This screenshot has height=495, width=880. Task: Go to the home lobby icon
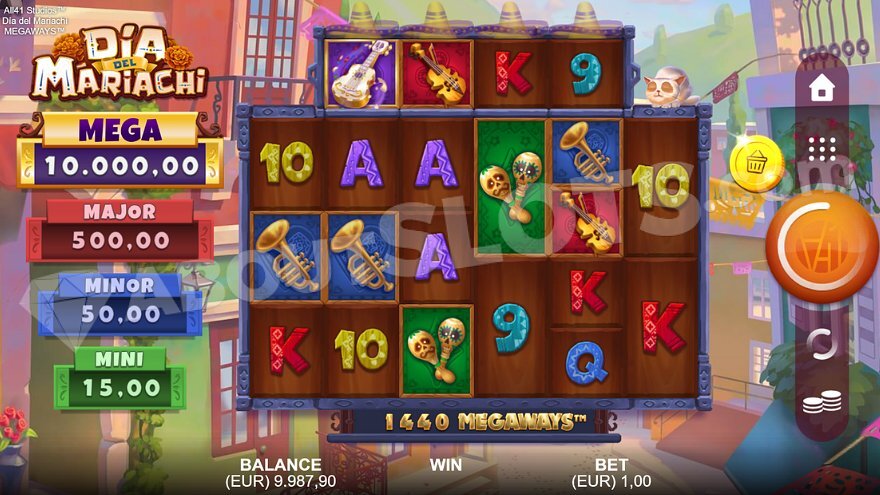[821, 89]
